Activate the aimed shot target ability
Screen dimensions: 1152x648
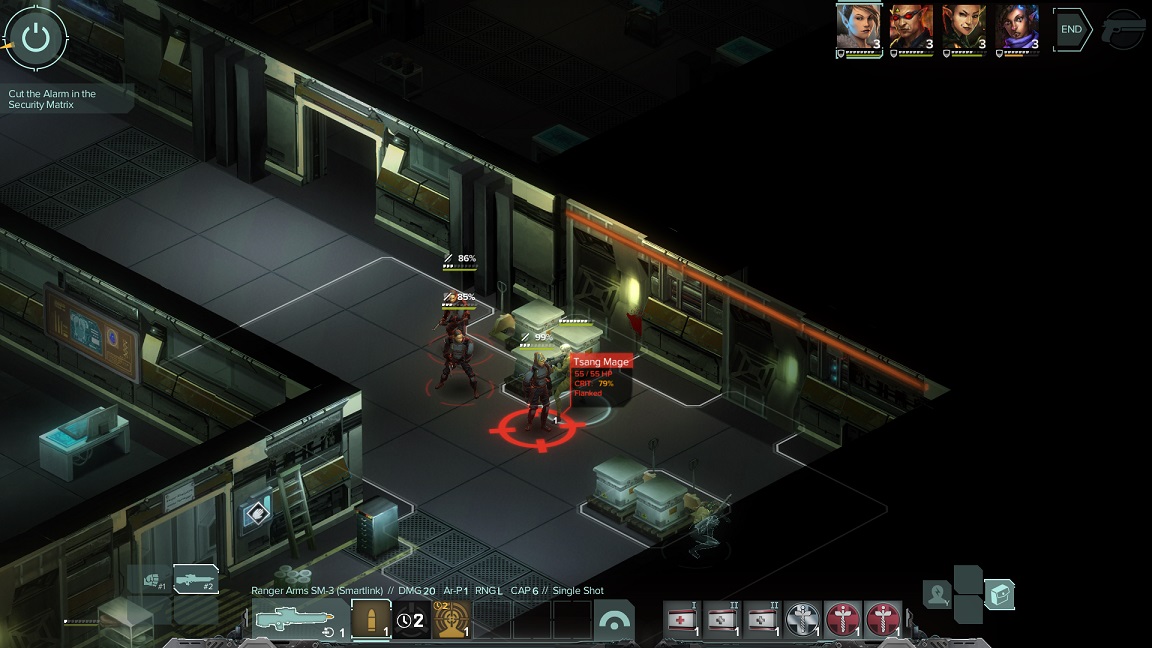(451, 620)
